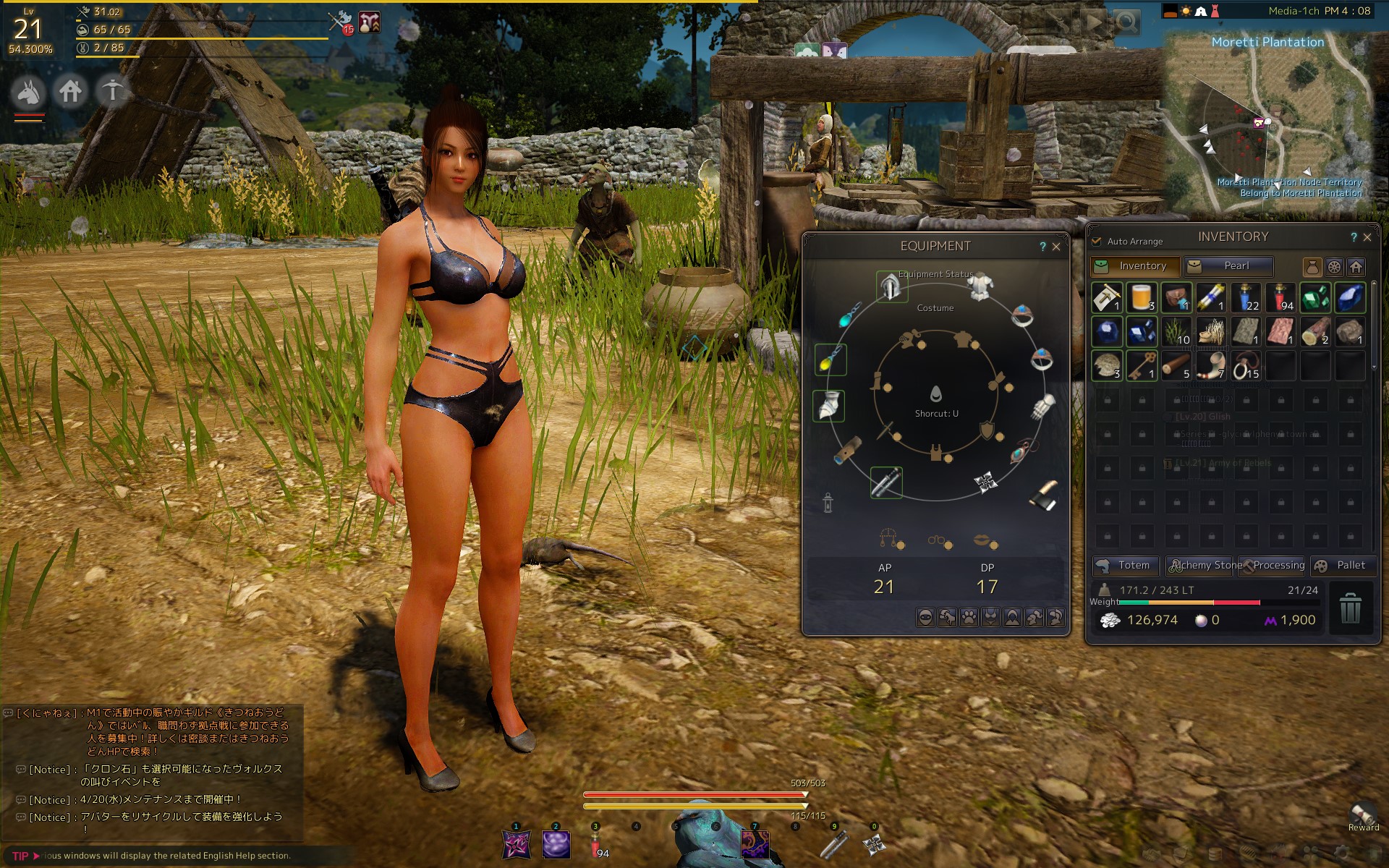
Task: Open the Pallet dye button
Action: point(1341,566)
